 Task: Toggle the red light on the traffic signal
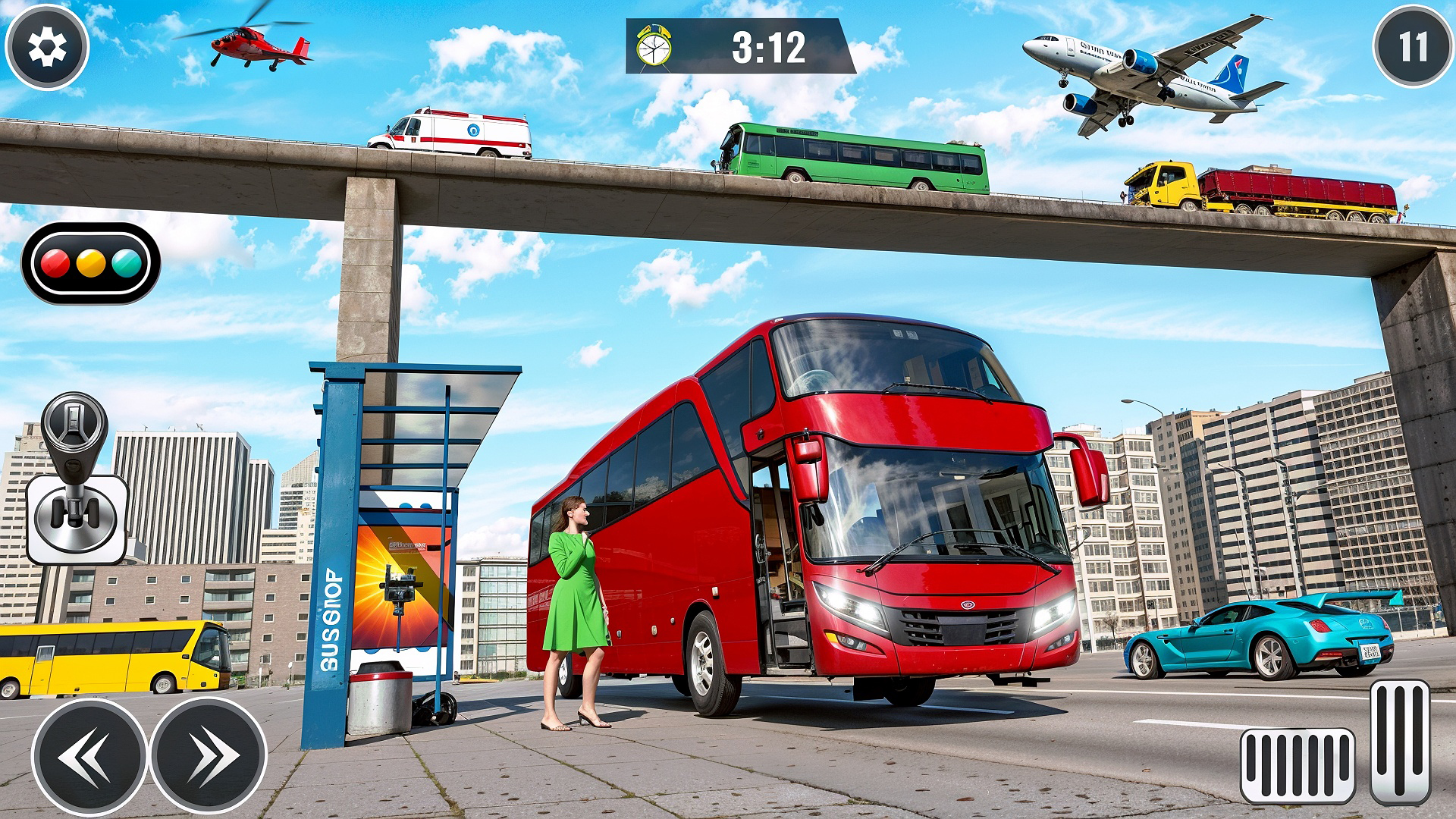coord(55,264)
